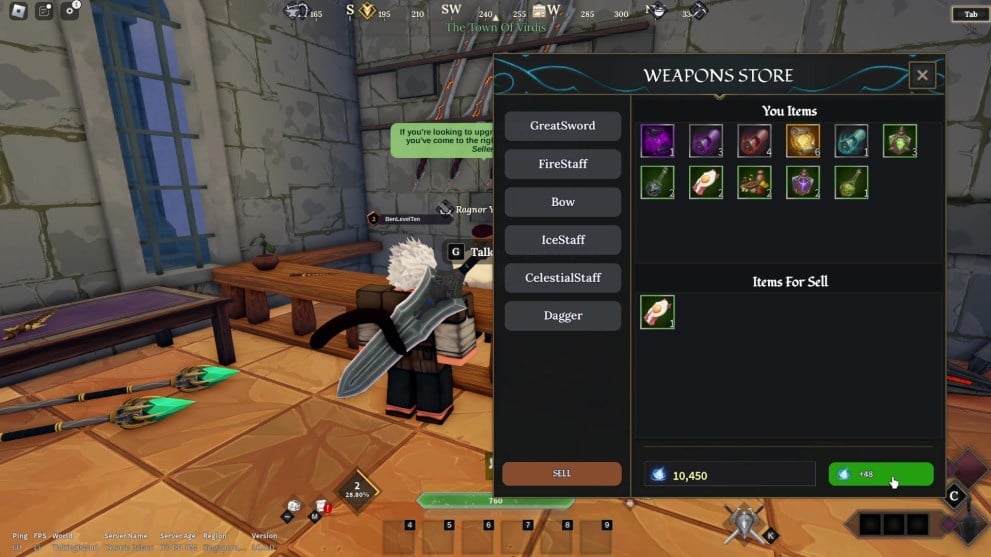This screenshot has width=991, height=557.
Task: Pick the red scroll item in your items
Action: coord(754,141)
